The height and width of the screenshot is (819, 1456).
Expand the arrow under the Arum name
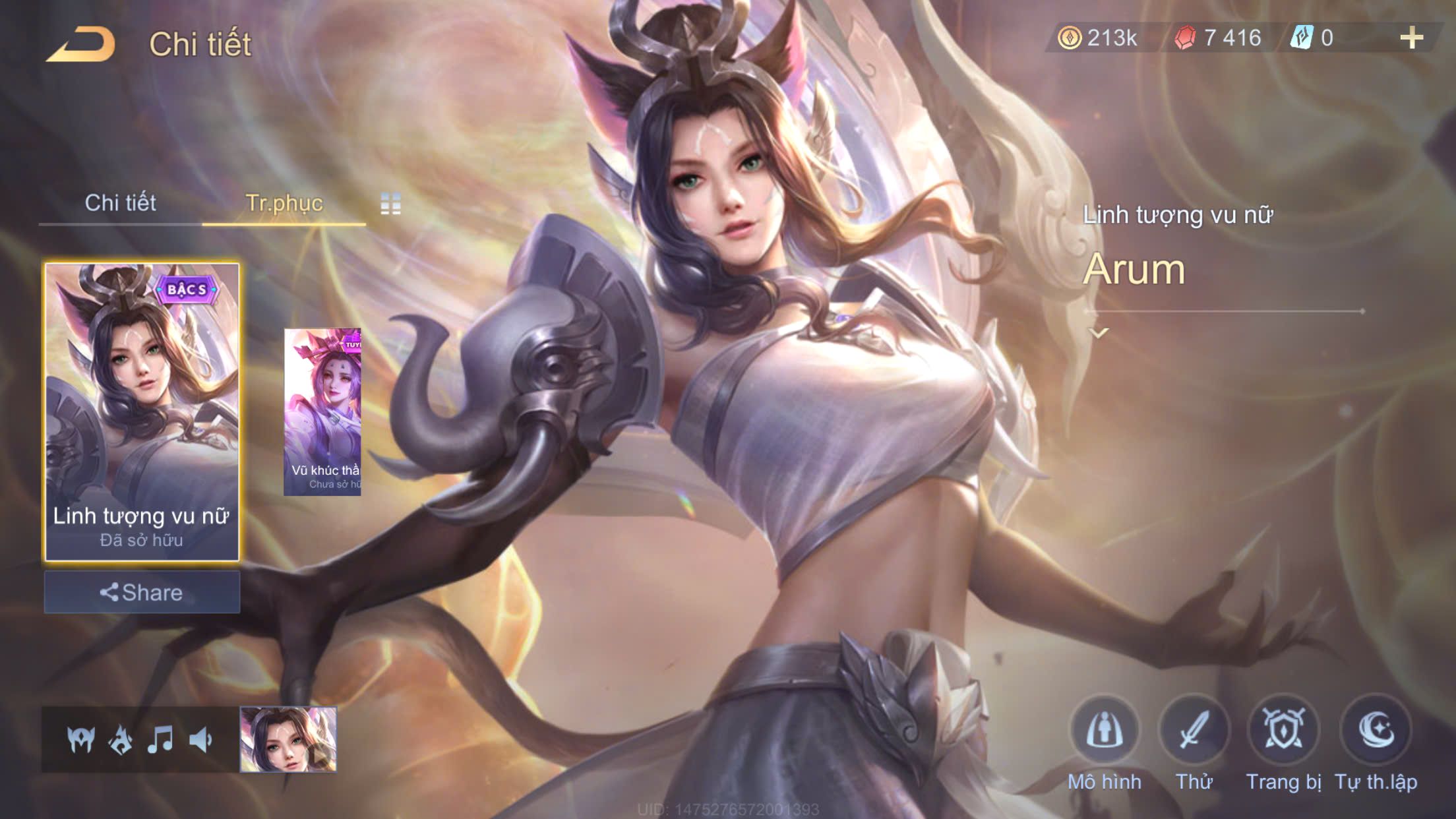(1099, 333)
